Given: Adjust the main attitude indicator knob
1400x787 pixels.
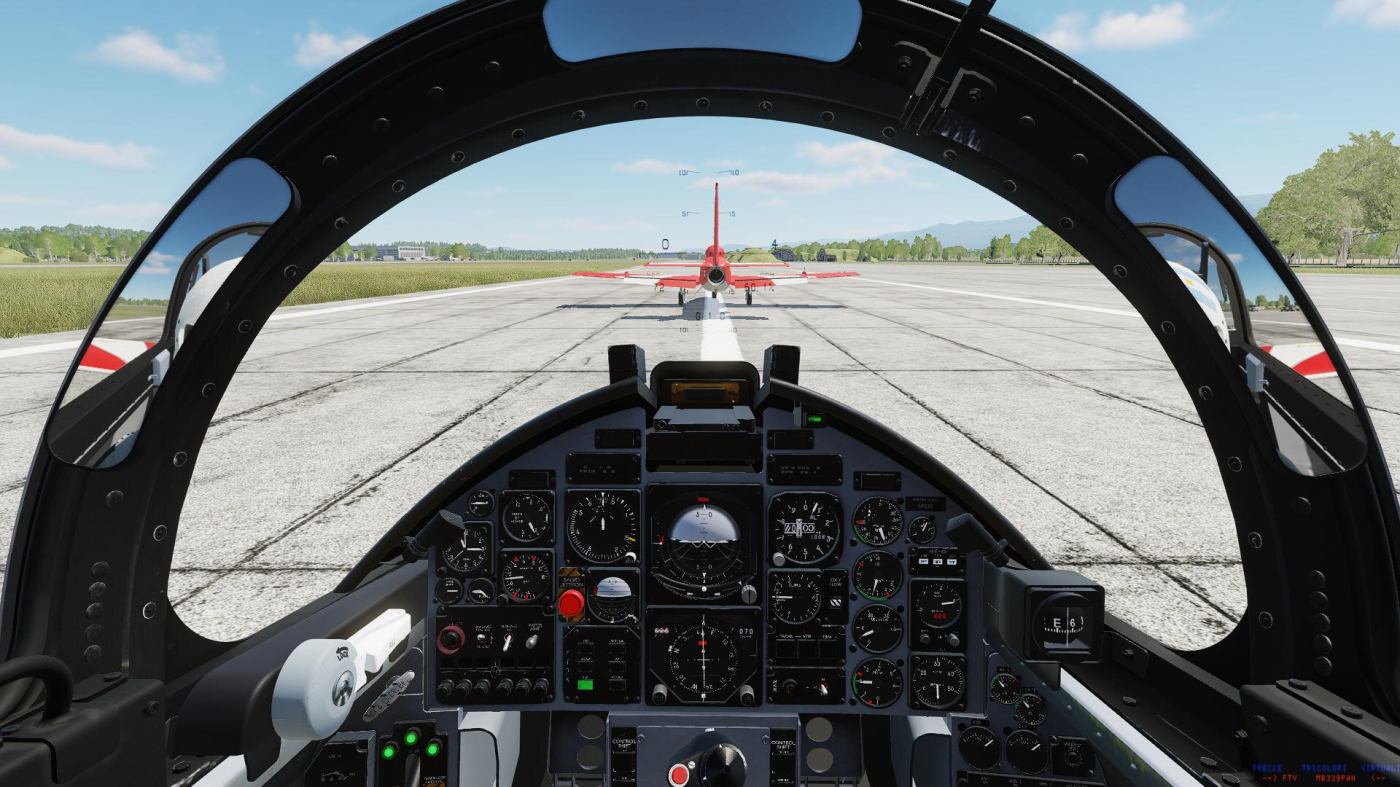Looking at the screenshot, I should click(x=748, y=593).
